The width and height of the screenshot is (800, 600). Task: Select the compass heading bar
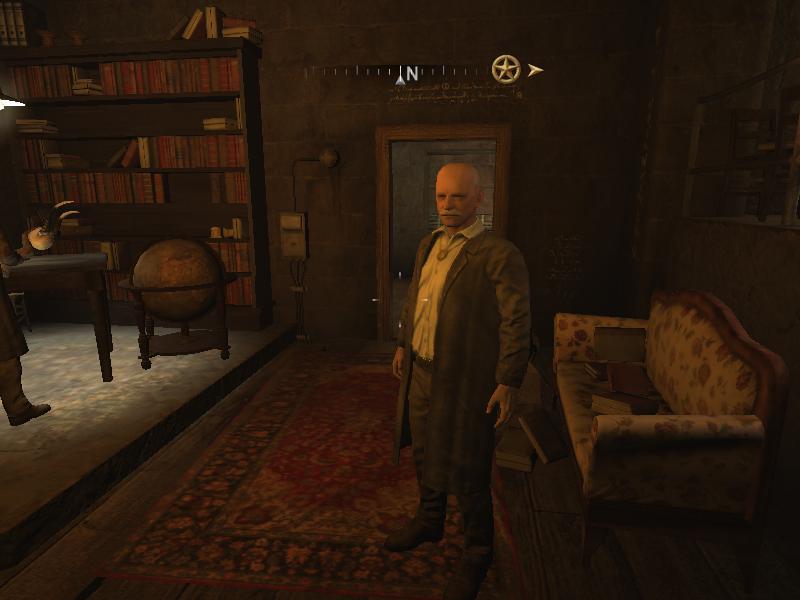(400, 73)
